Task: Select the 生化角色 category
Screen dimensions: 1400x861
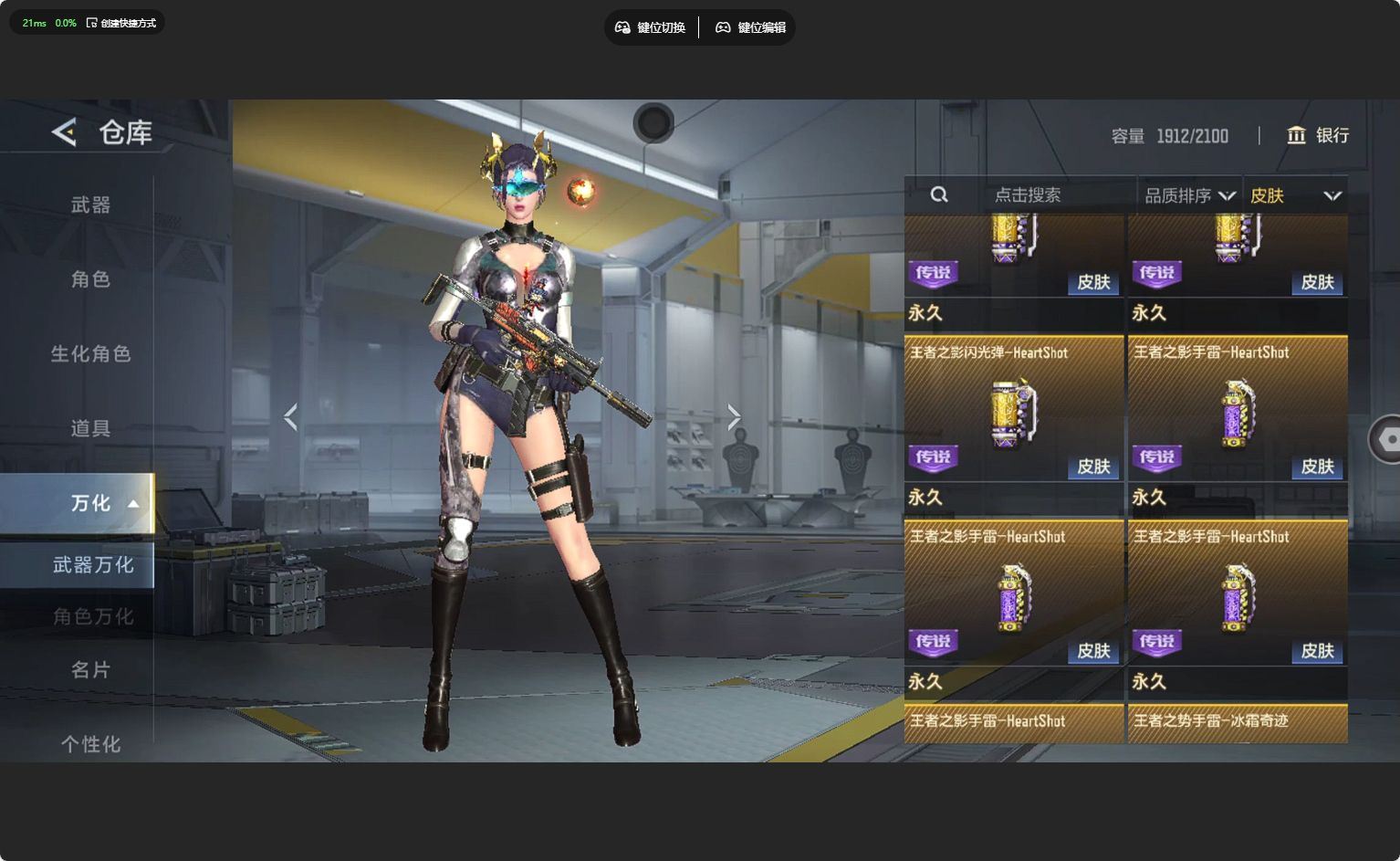Action: pos(90,353)
